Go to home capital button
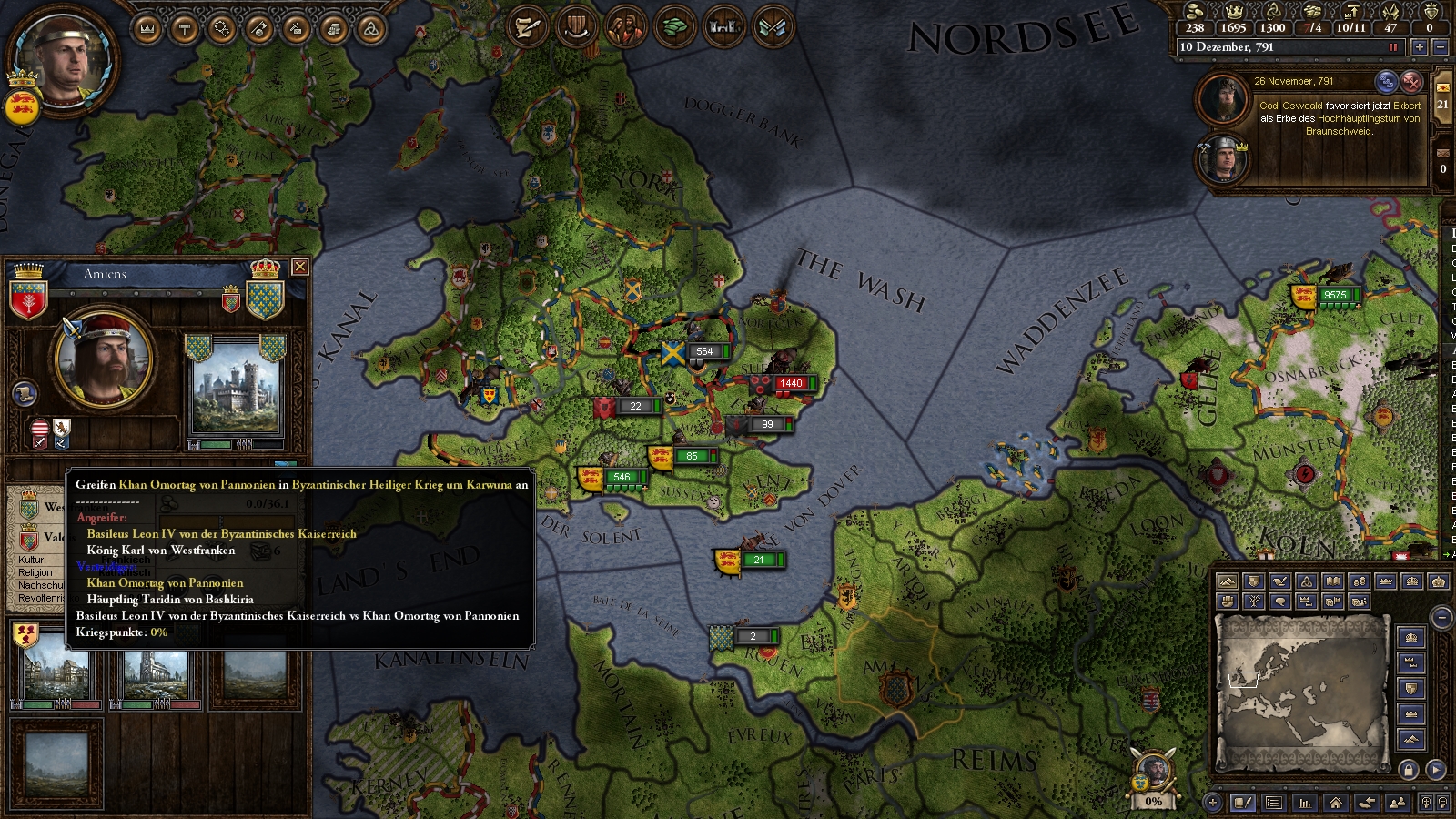The image size is (1456, 819). point(1336,803)
